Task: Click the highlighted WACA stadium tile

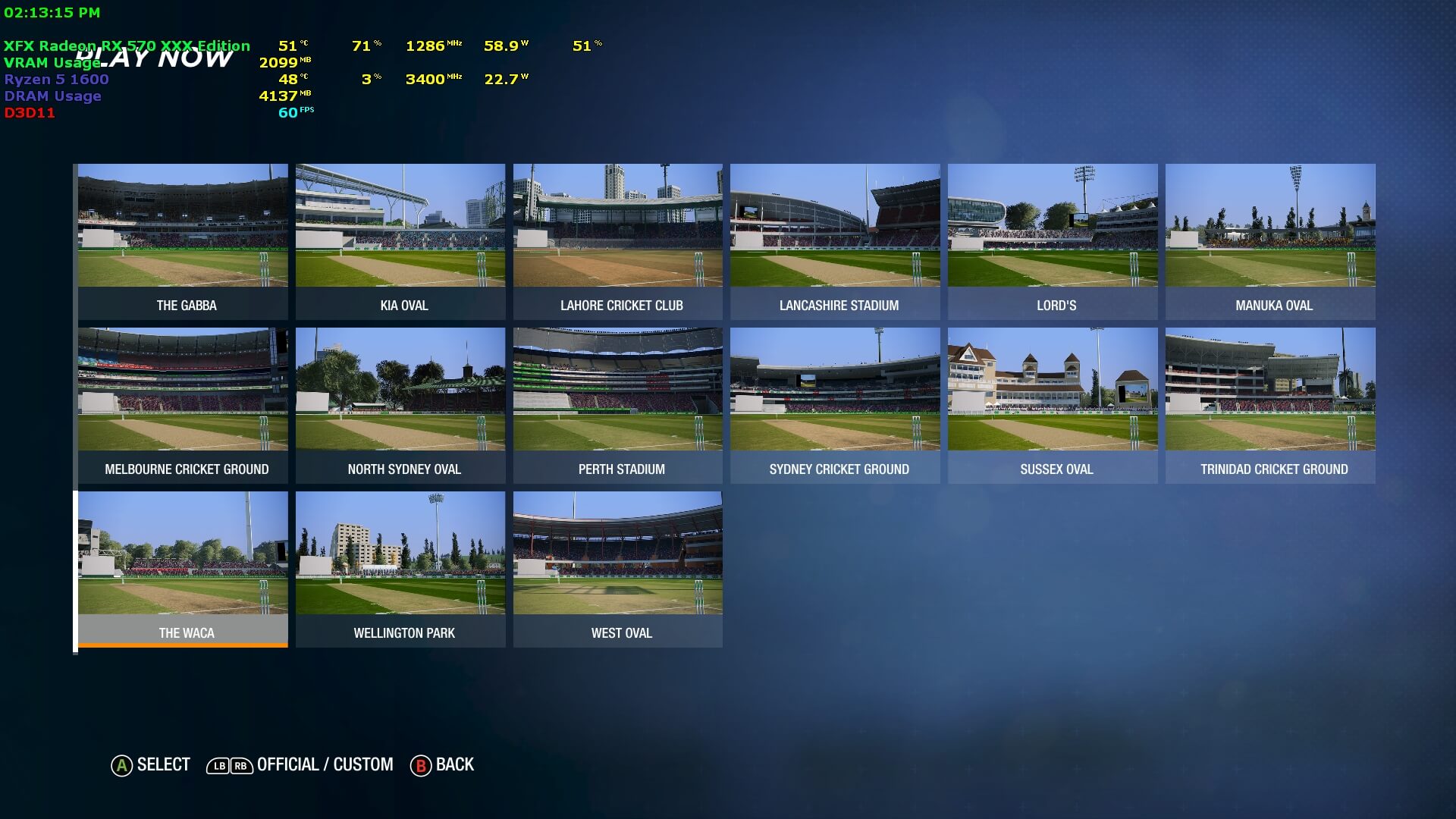Action: pos(183,569)
